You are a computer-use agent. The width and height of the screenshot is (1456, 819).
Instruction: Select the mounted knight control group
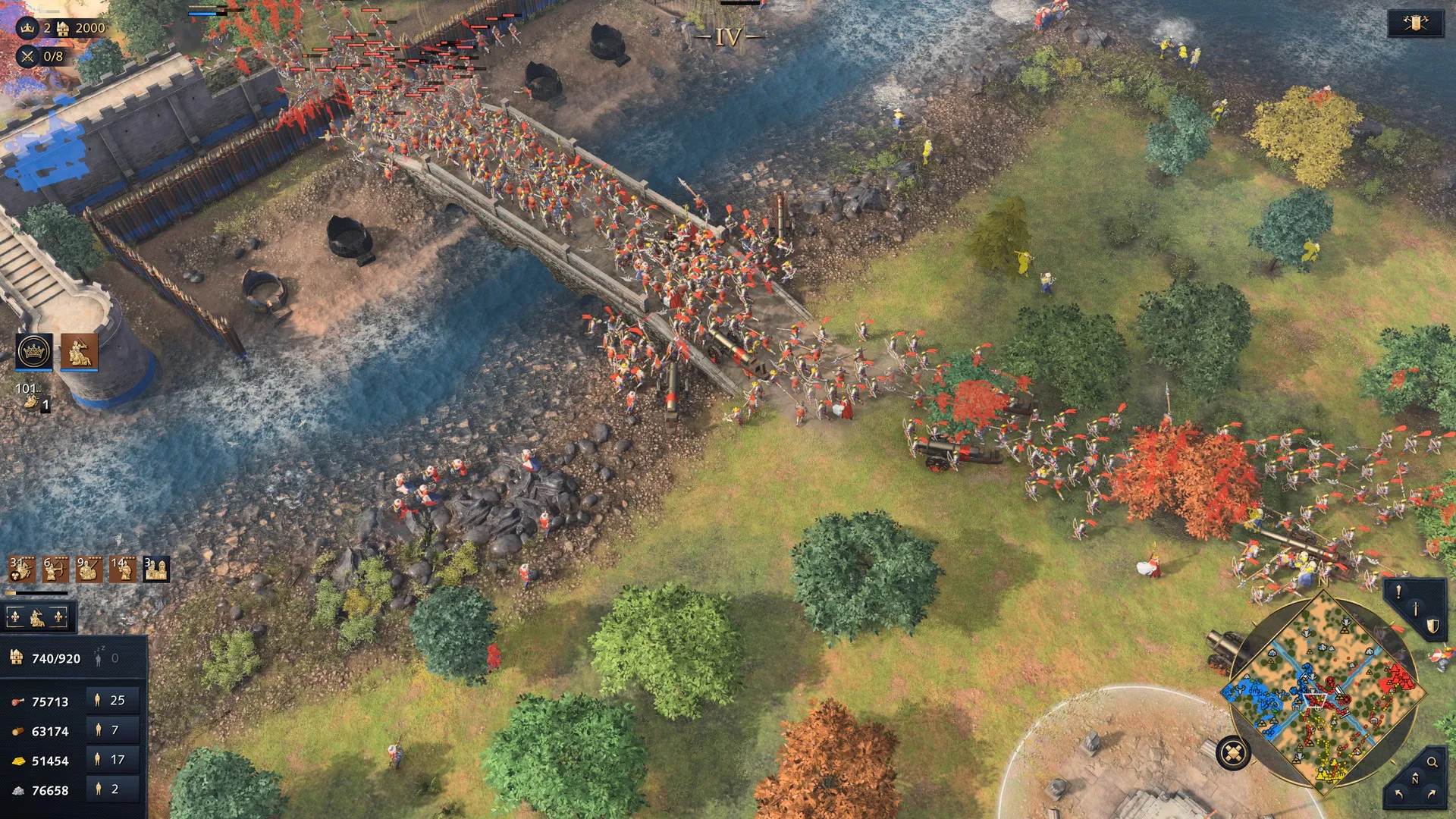[x=80, y=352]
